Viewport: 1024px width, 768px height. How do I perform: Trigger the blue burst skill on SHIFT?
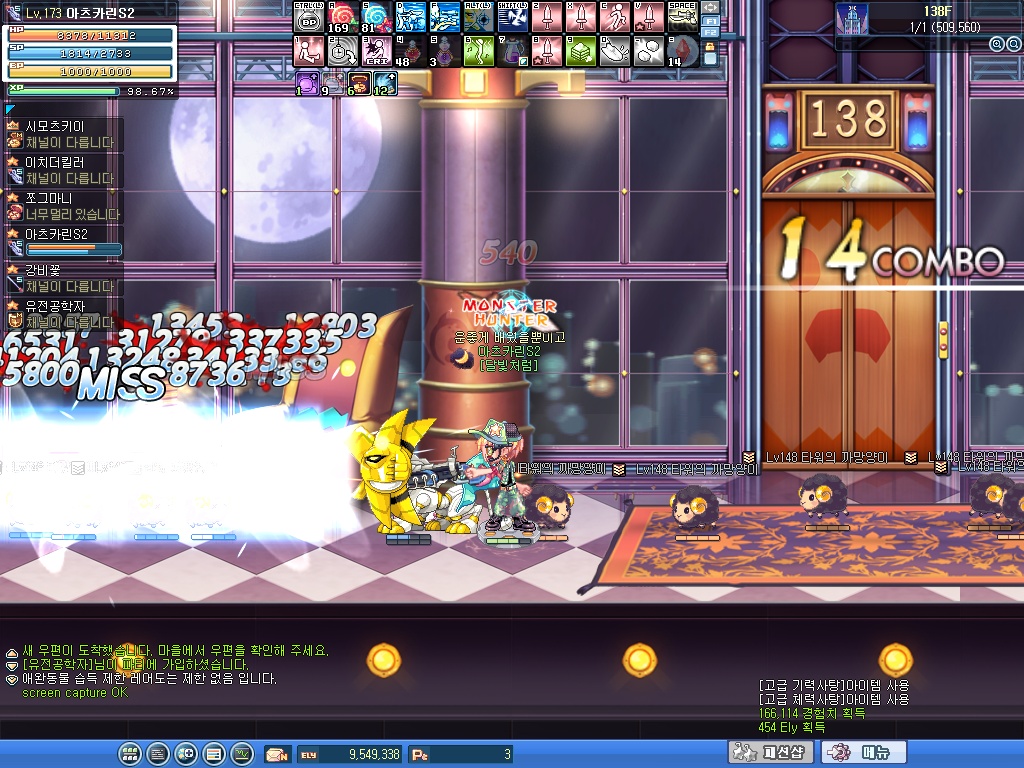tap(513, 17)
